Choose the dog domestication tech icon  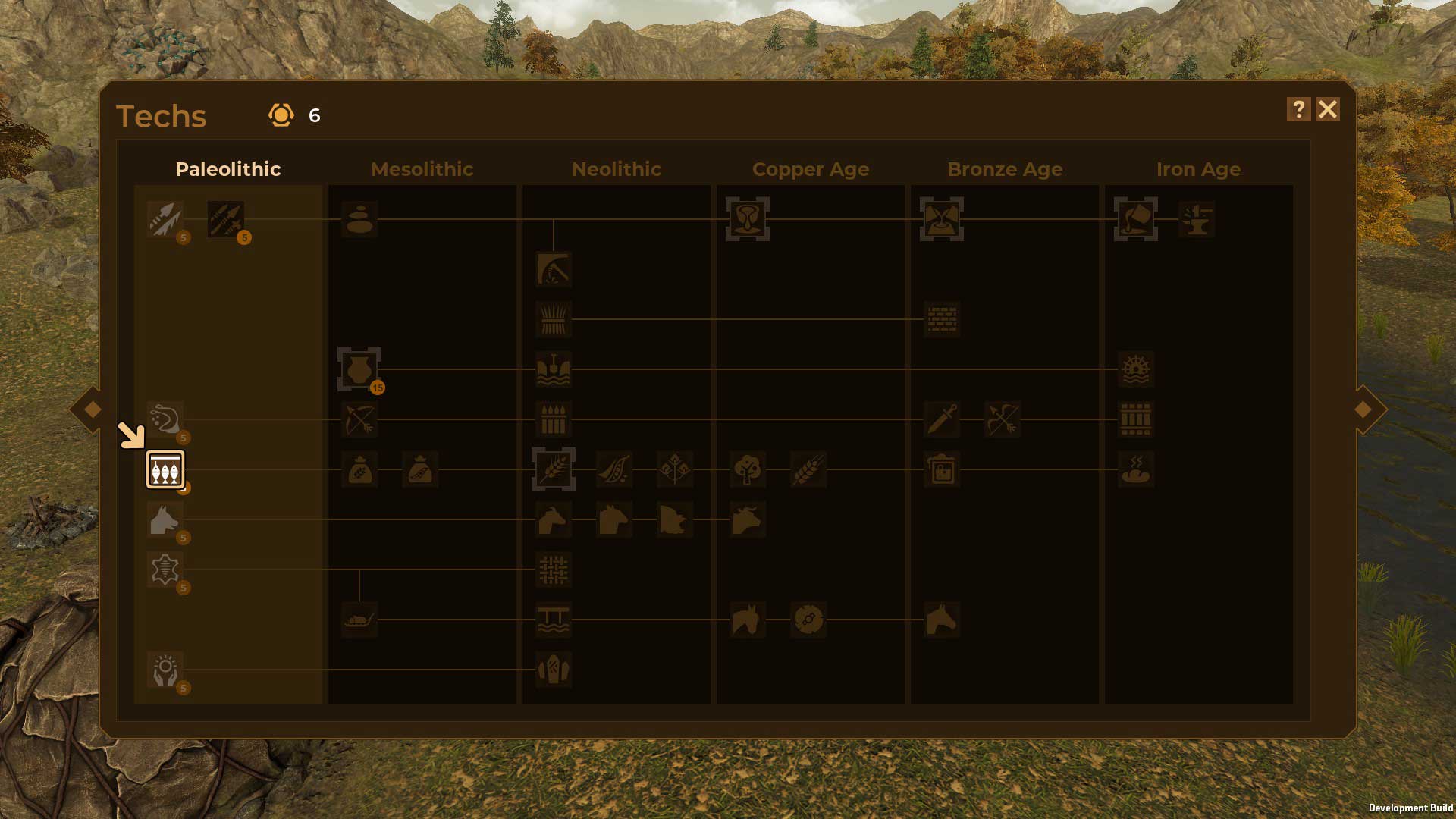click(165, 520)
